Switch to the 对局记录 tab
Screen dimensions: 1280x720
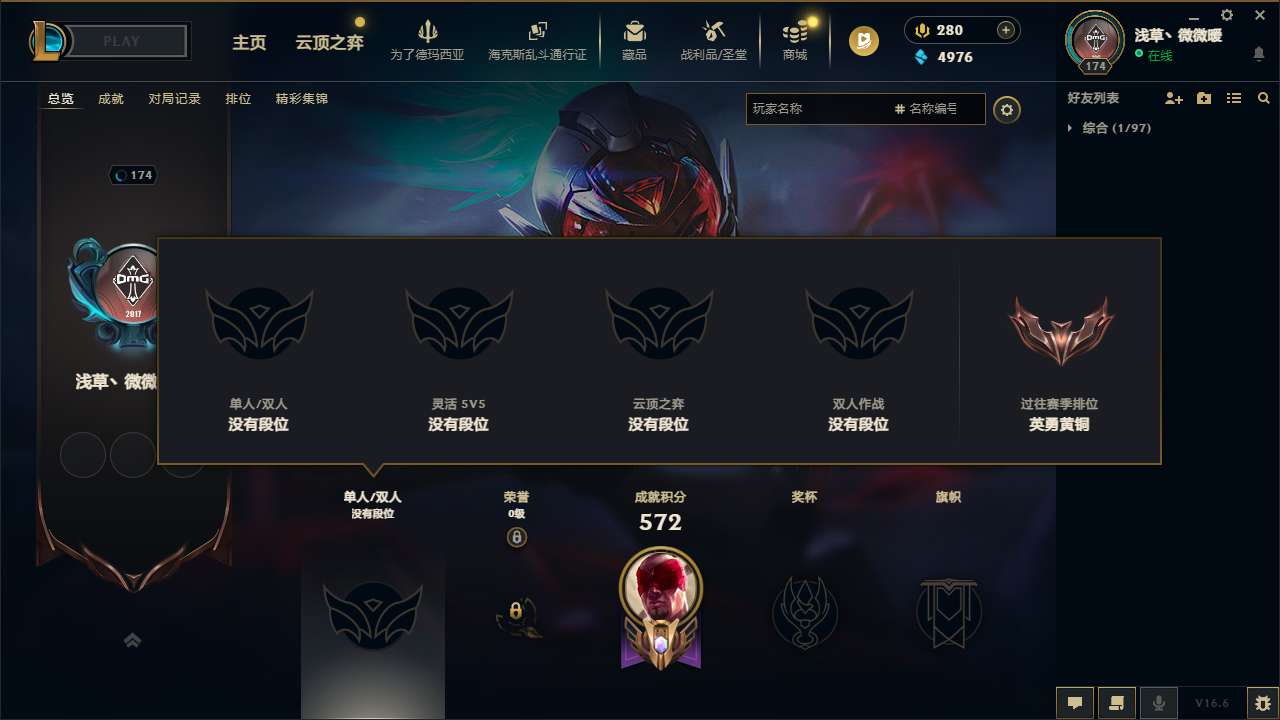point(174,99)
